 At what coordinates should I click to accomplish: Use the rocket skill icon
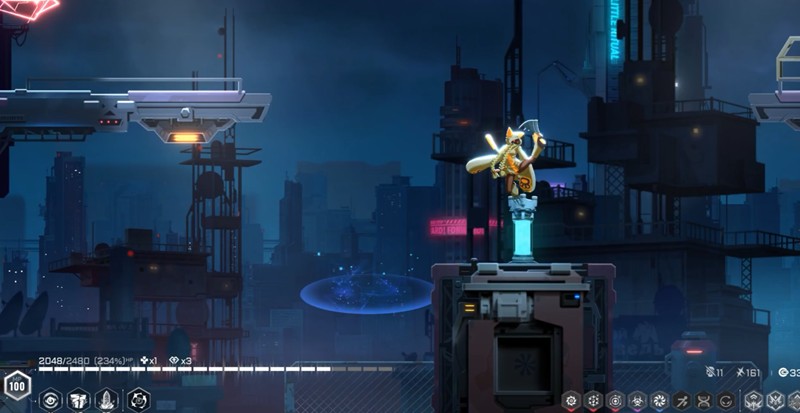107,400
